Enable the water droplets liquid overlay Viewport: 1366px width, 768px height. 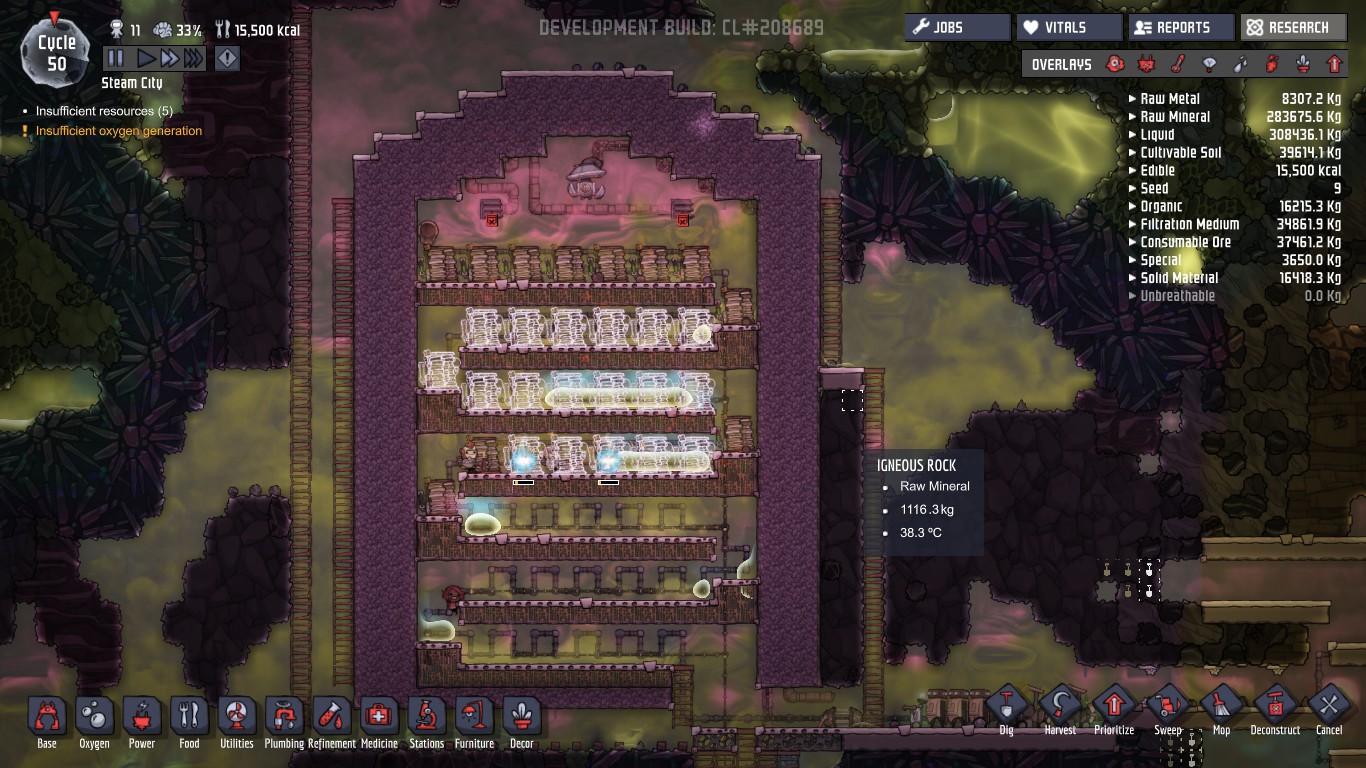pos(1241,65)
